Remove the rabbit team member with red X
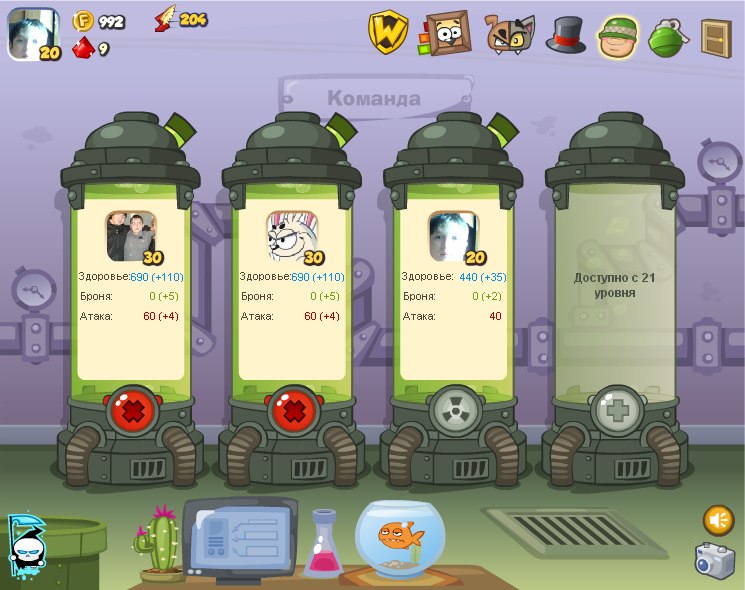The width and height of the screenshot is (745, 590). click(292, 410)
